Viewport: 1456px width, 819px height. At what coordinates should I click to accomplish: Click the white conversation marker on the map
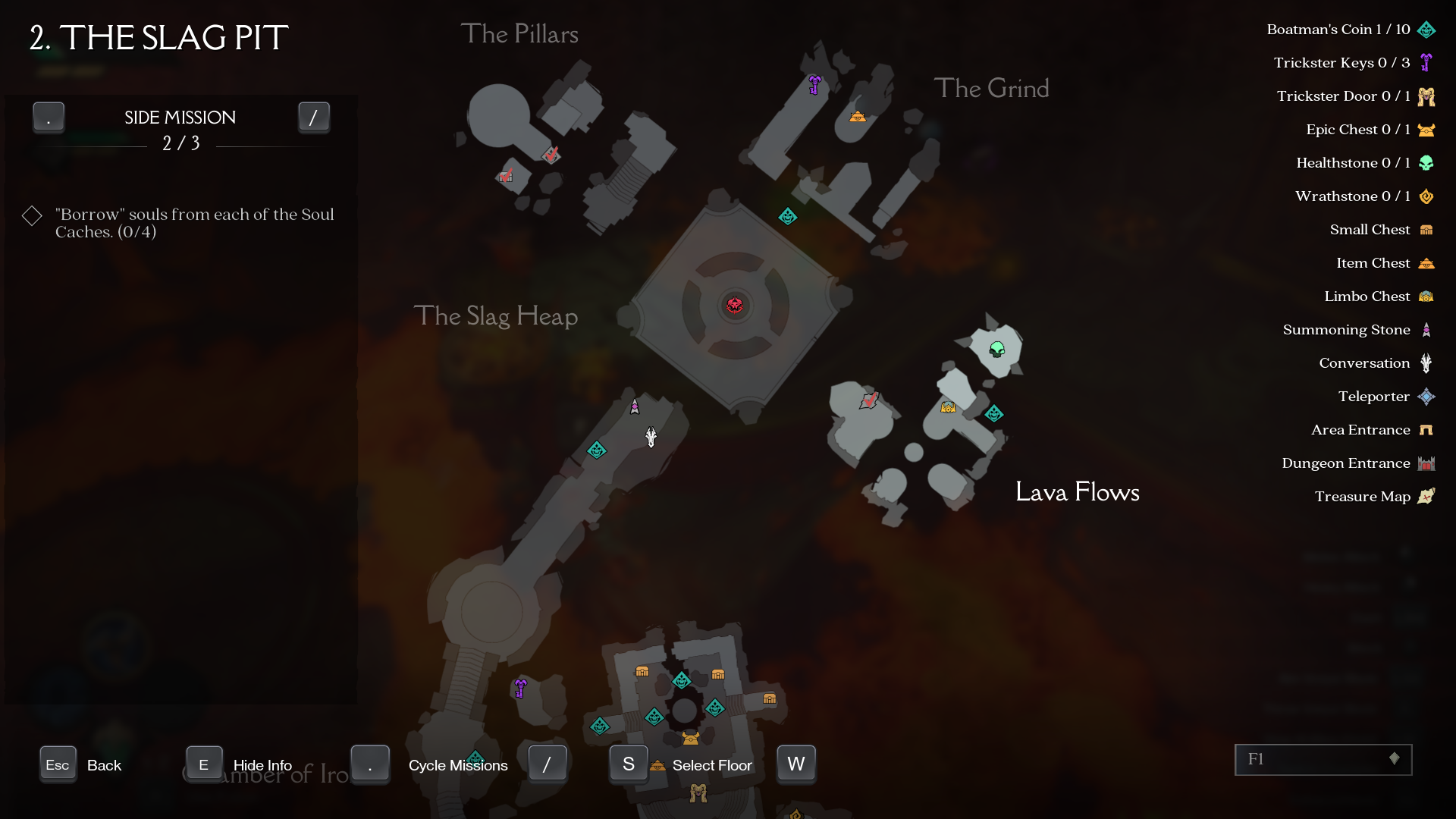651,437
